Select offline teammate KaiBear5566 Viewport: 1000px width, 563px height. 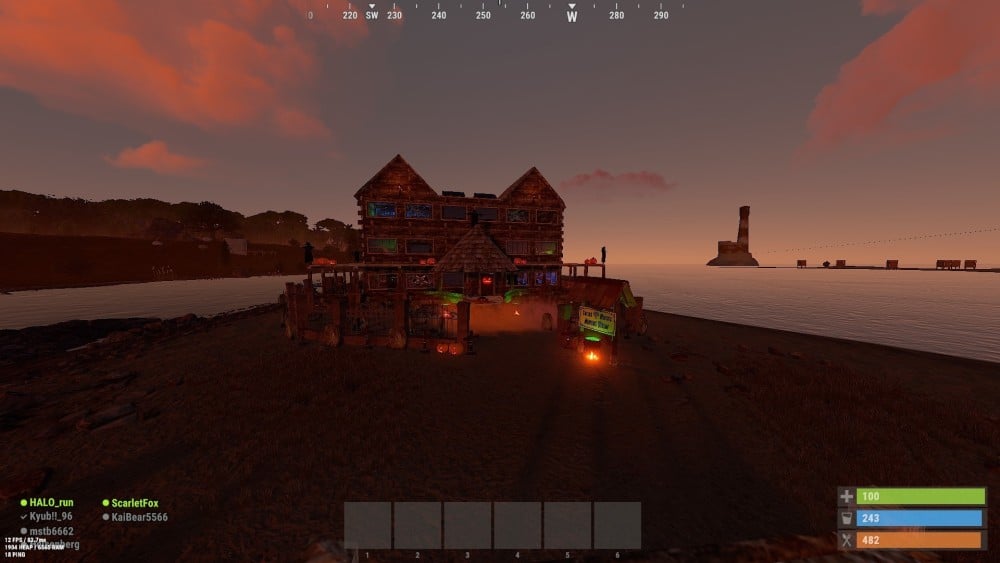(x=139, y=517)
